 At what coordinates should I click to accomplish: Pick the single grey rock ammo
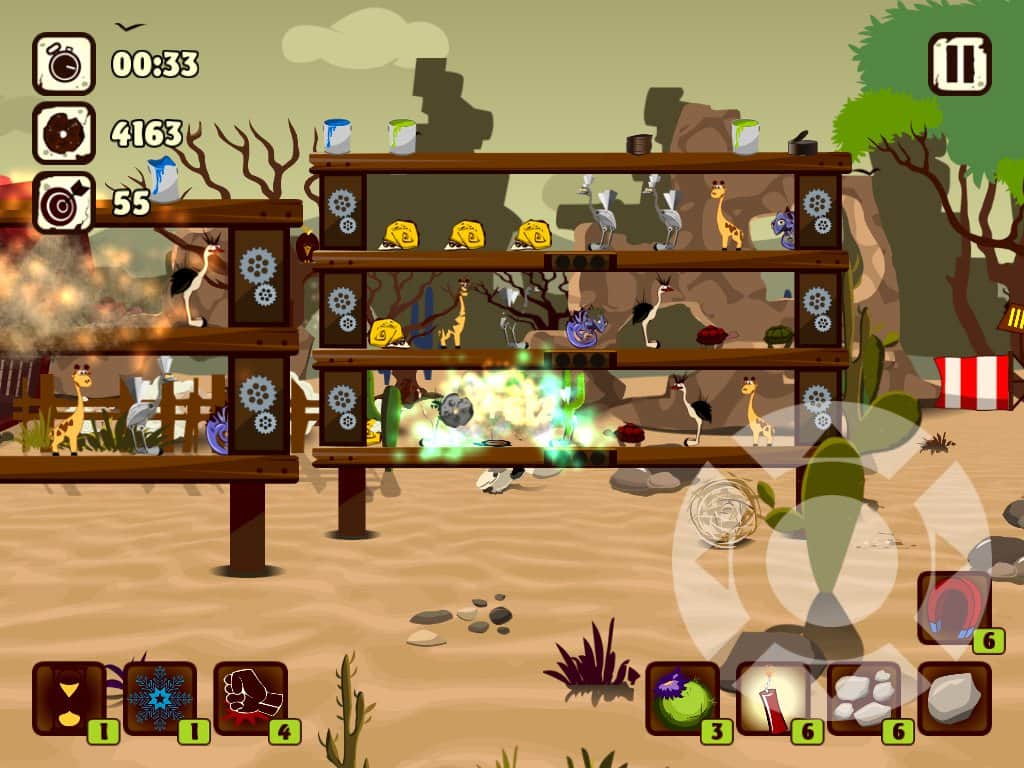pyautogui.click(x=954, y=697)
